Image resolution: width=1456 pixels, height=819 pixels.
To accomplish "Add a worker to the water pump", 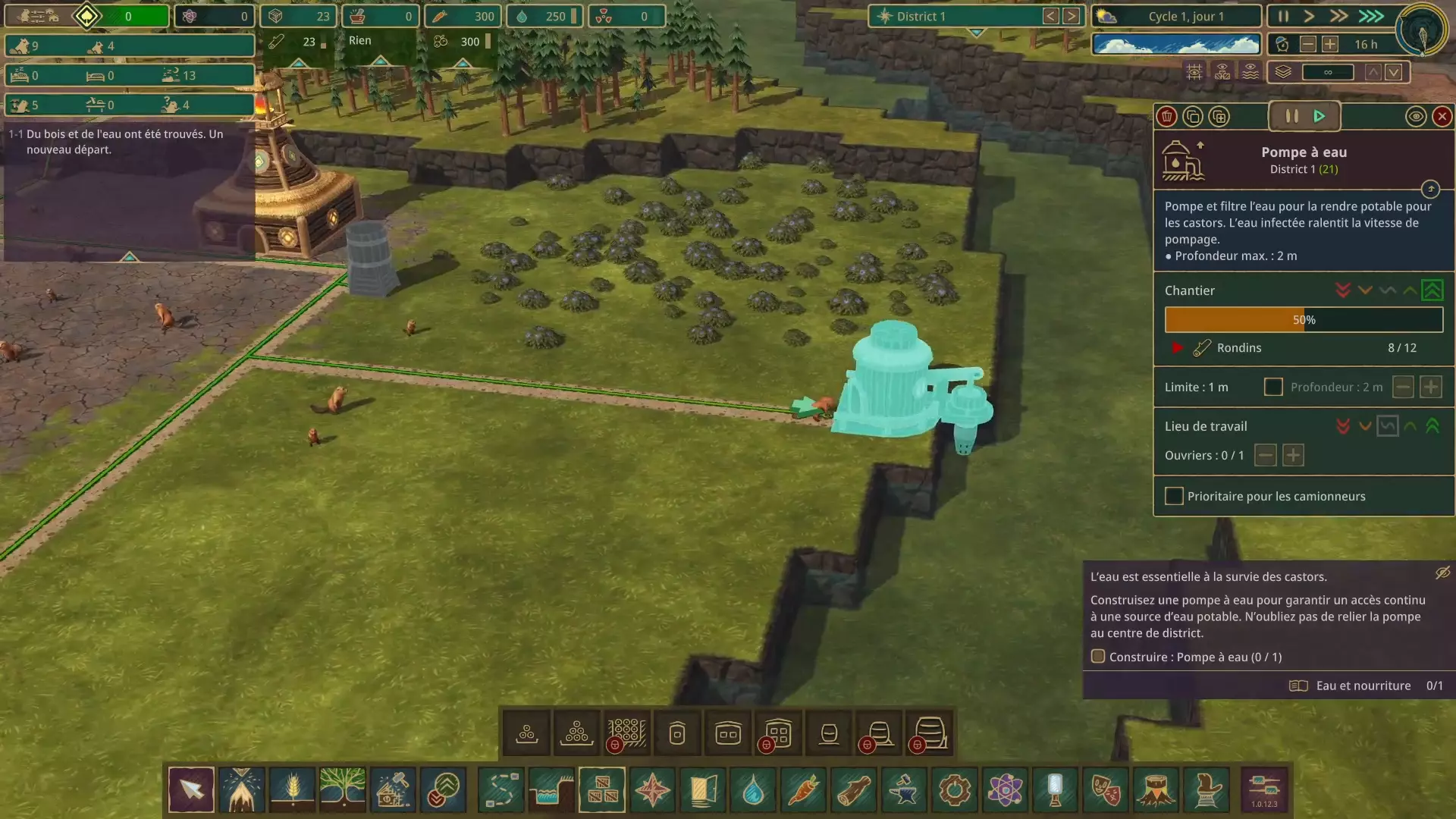I will pos(1293,455).
